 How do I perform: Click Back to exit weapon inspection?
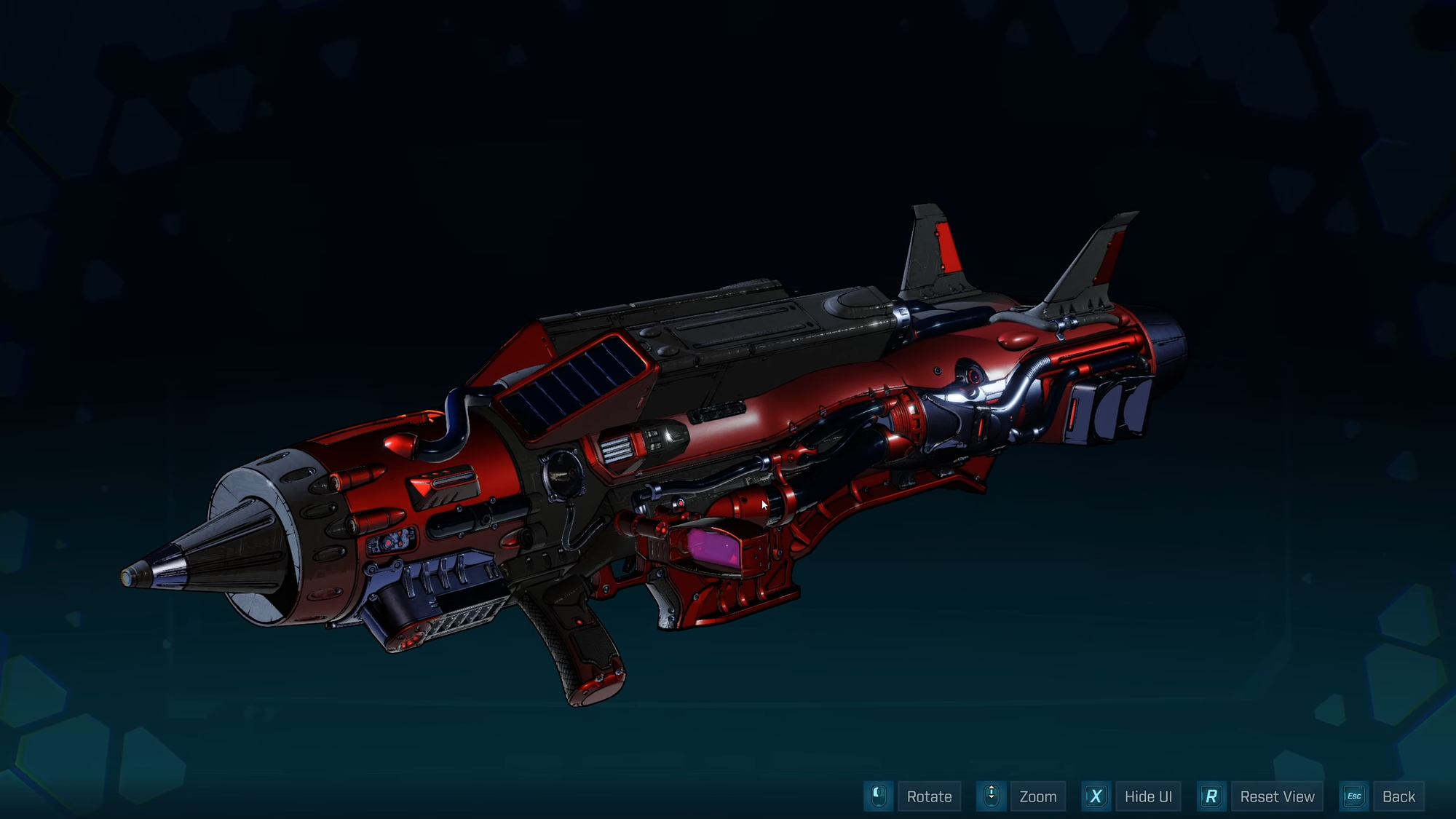[1399, 796]
